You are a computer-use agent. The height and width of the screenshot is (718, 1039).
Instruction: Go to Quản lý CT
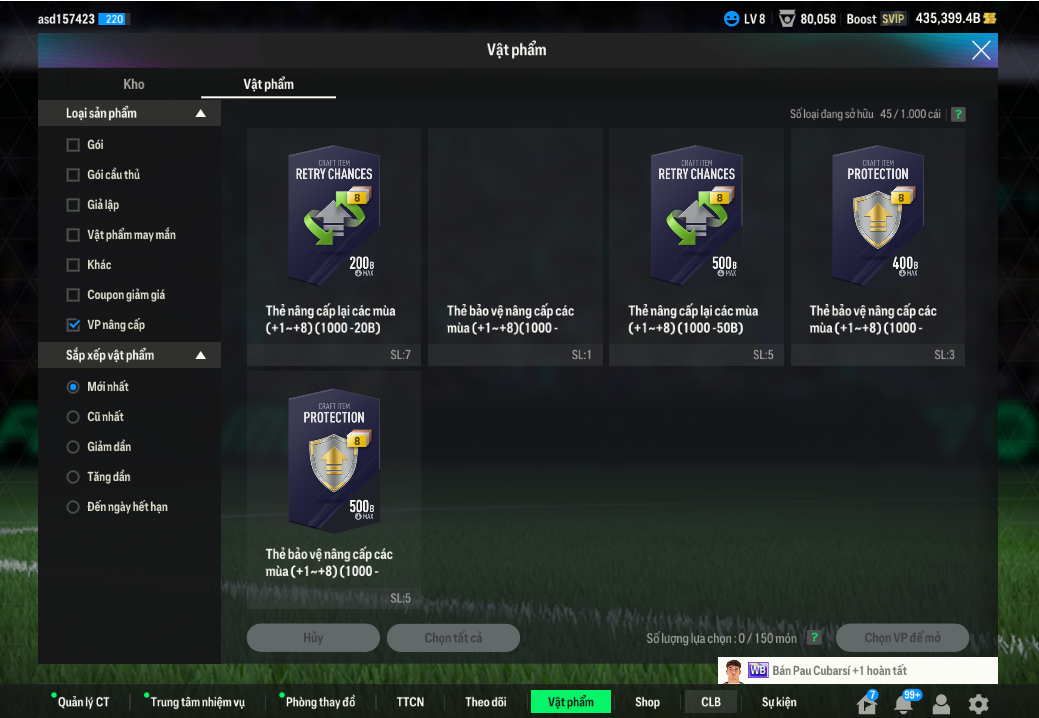(83, 702)
